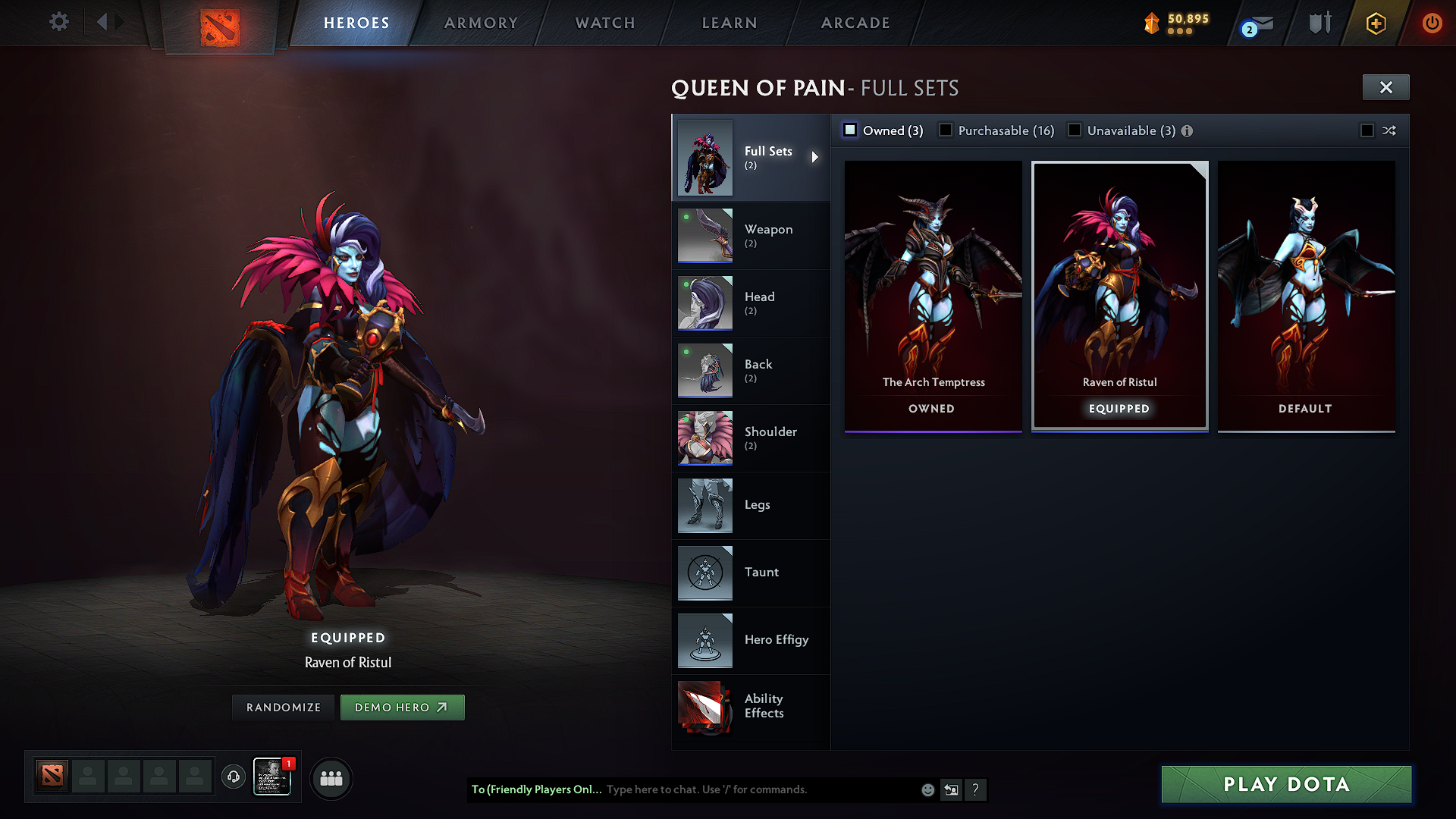Uncheck the Owned (3) checkbox
Screen dimensions: 1456x819
[x=849, y=130]
